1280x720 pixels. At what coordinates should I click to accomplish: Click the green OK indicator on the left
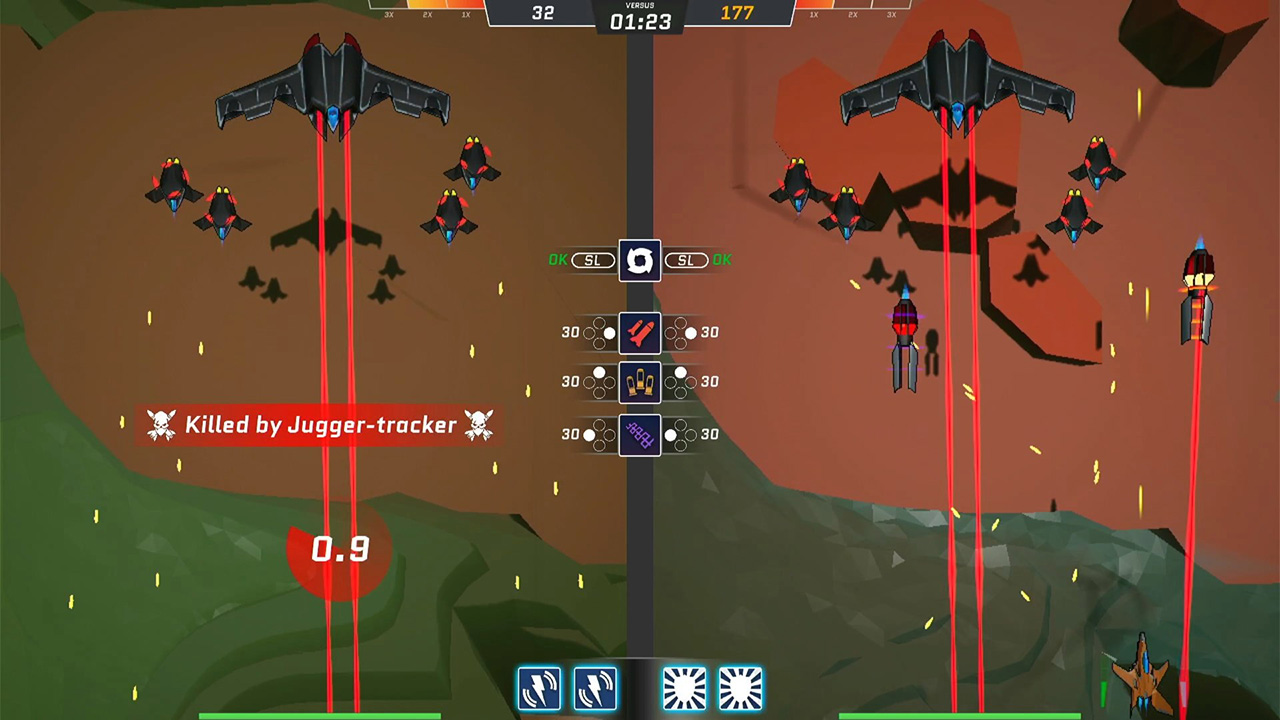coord(558,260)
